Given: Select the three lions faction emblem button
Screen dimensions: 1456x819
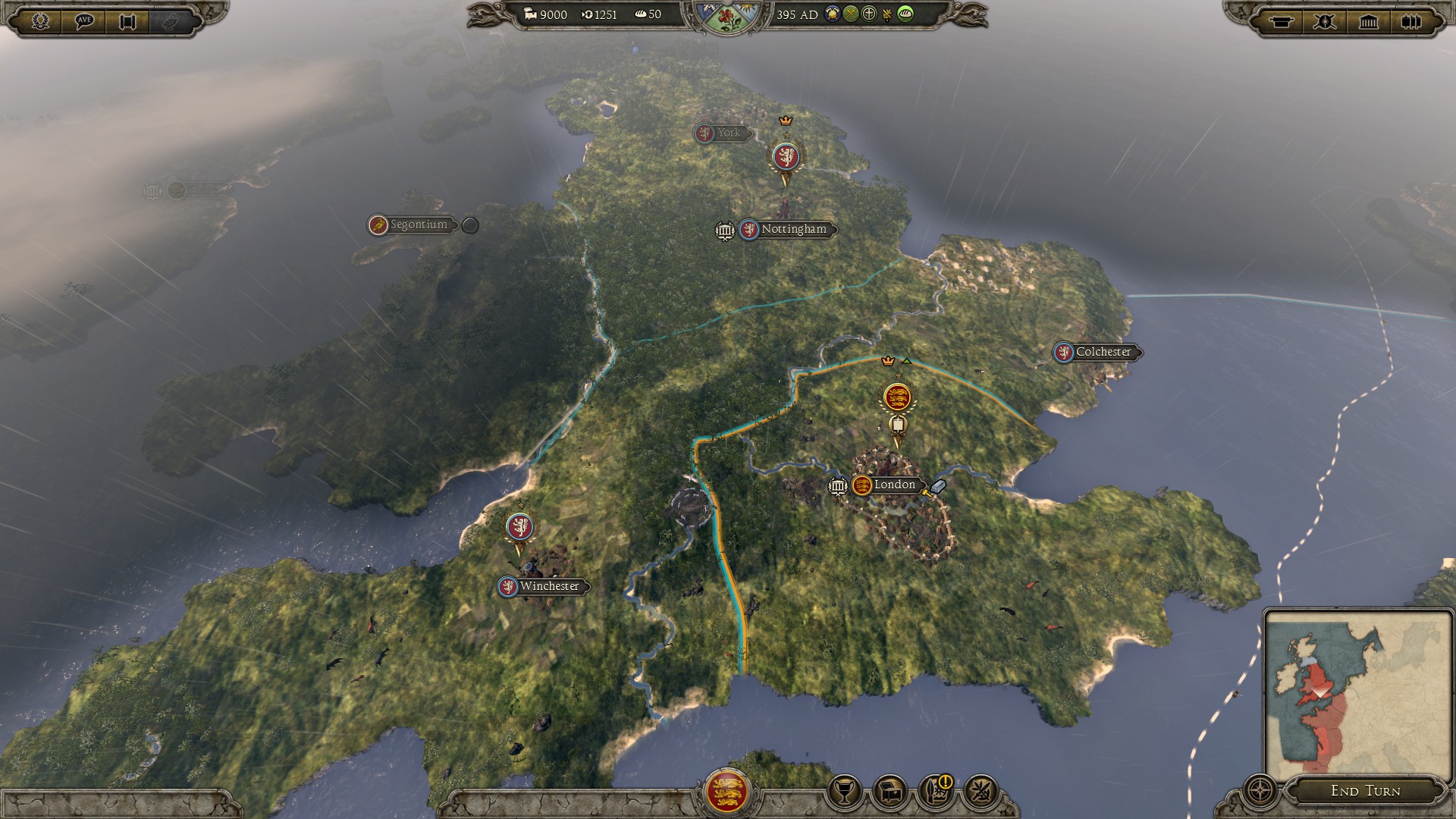Looking at the screenshot, I should (x=726, y=791).
